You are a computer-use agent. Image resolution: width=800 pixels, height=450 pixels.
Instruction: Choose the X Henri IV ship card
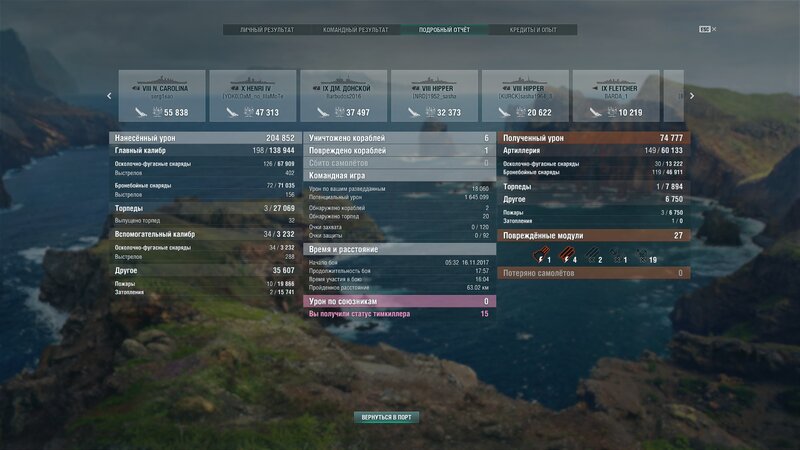[x=252, y=96]
